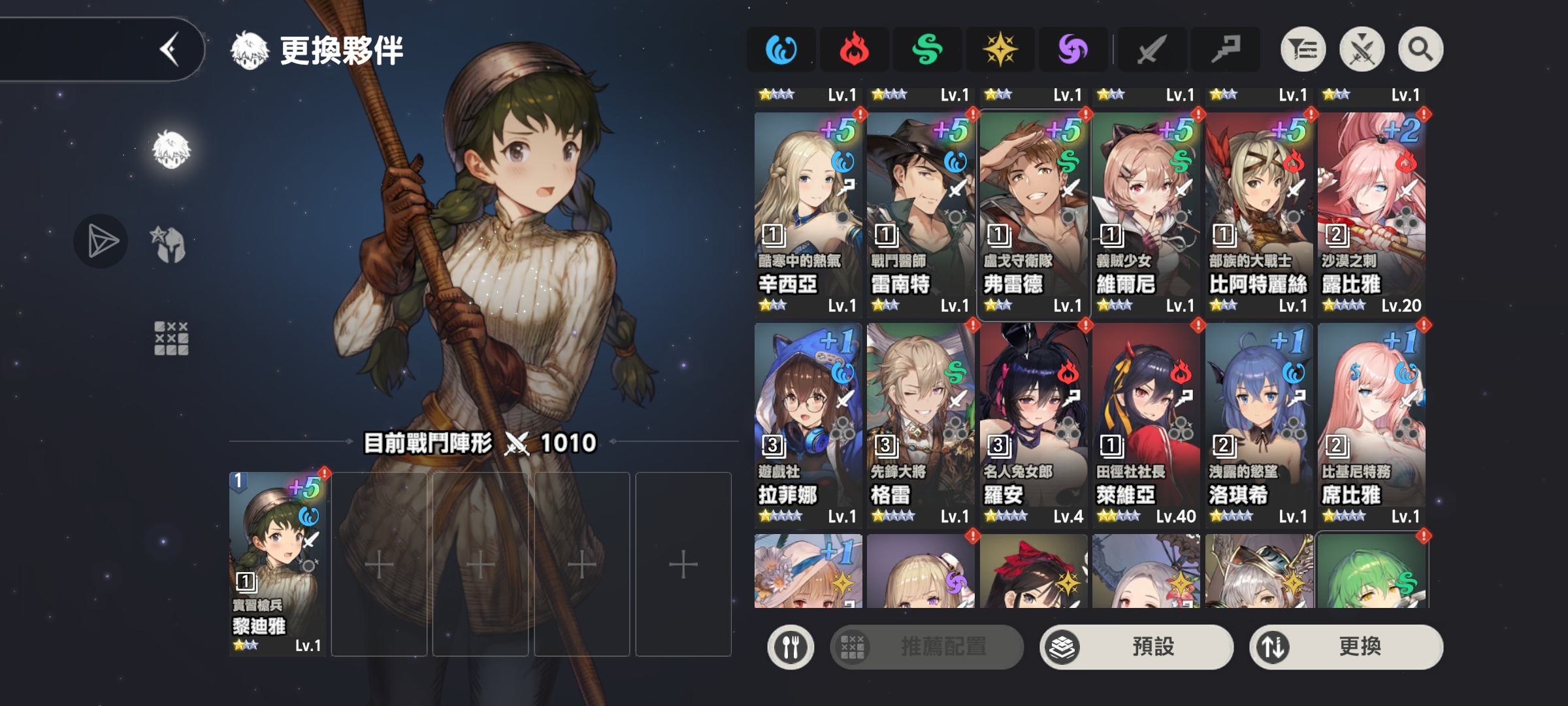The width and height of the screenshot is (1568, 706).
Task: Select the 拉菲娜 character card
Action: point(808,424)
